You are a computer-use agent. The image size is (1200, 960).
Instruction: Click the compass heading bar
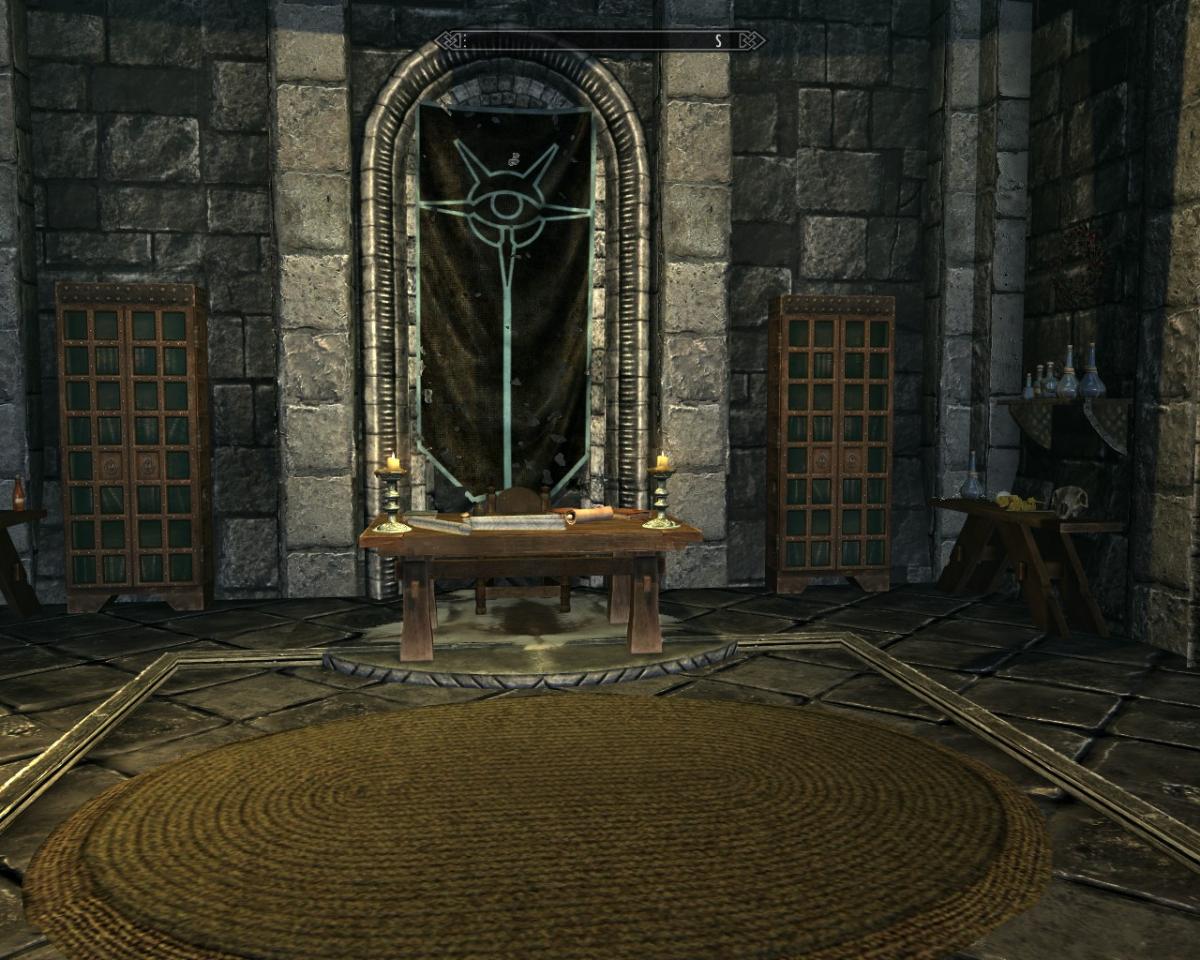600,41
